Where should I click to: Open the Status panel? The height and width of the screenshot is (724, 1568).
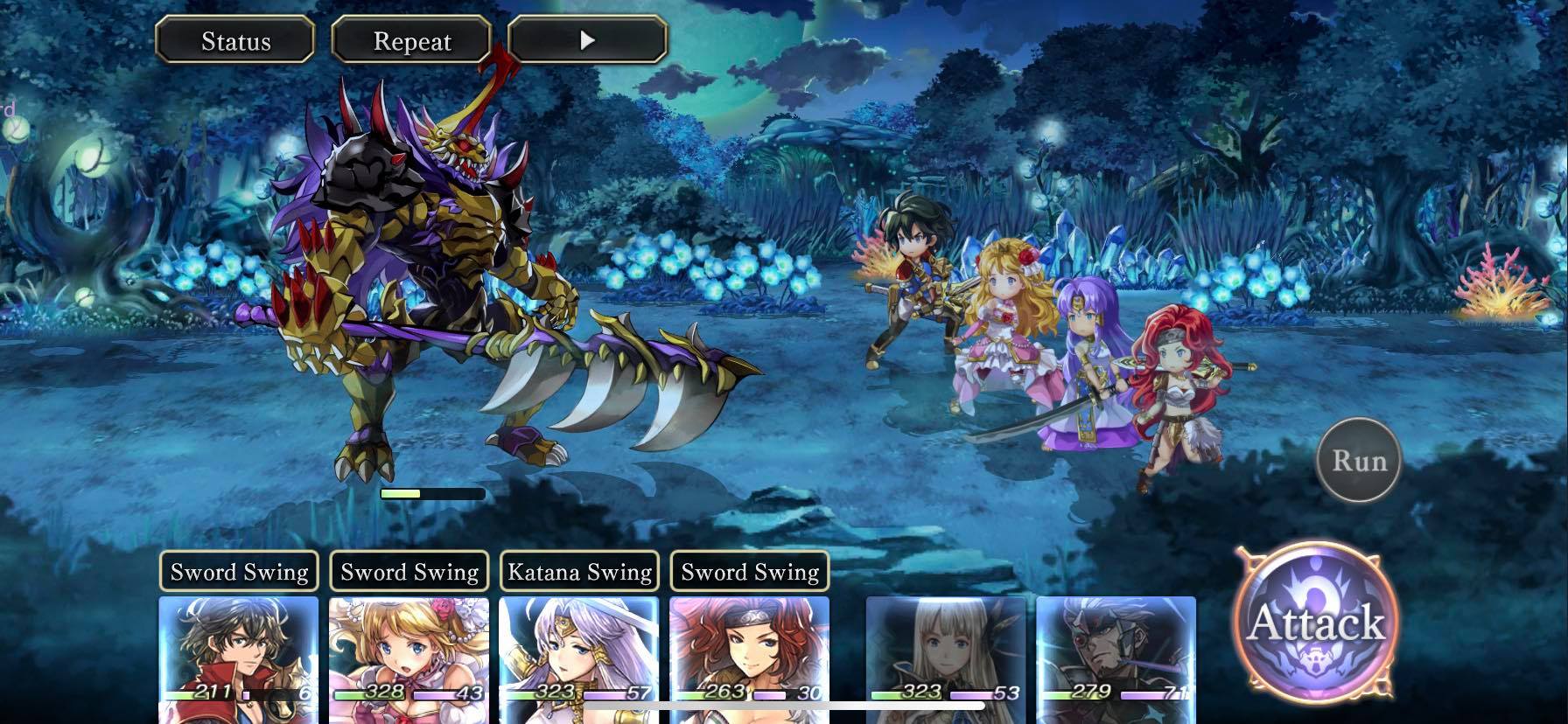coord(234,40)
